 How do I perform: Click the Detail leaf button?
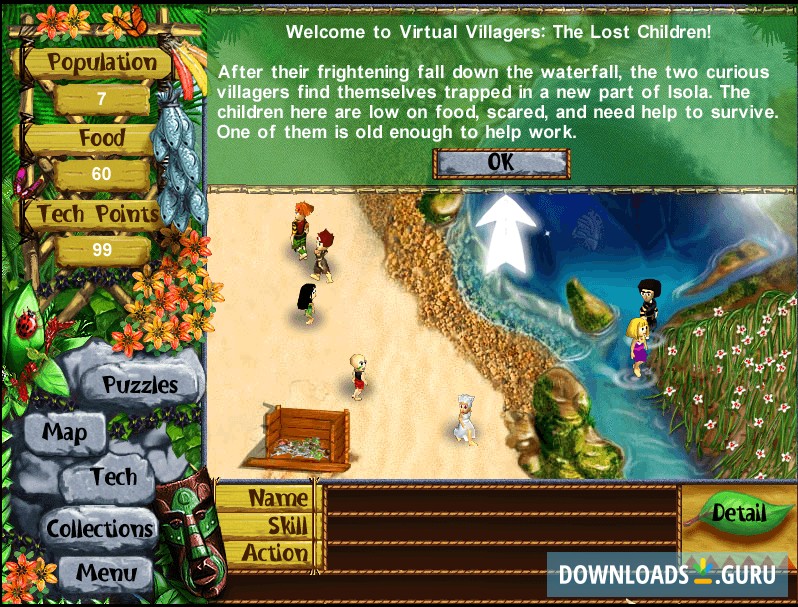[738, 514]
